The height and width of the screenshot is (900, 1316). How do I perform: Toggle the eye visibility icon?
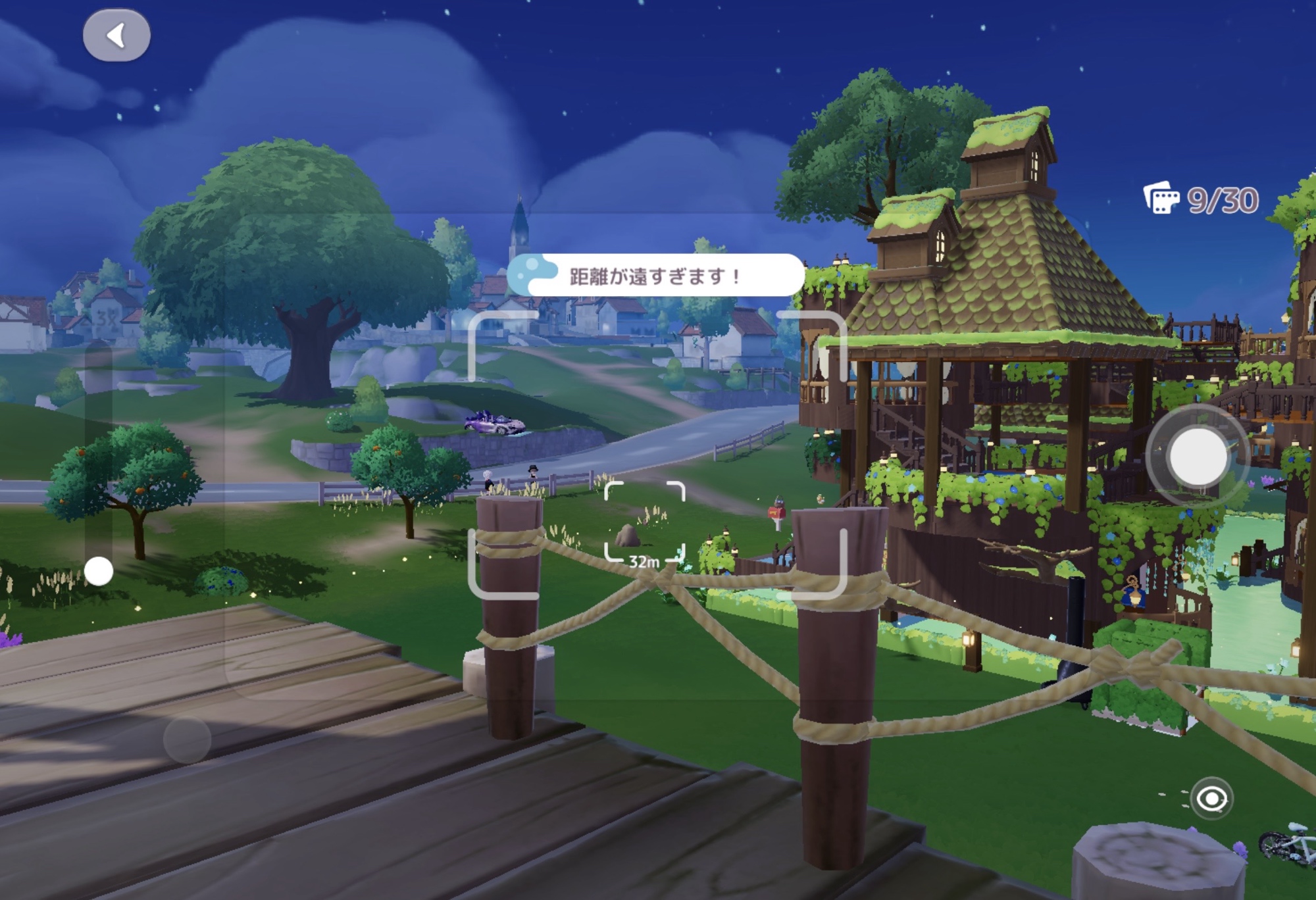pos(1211,799)
